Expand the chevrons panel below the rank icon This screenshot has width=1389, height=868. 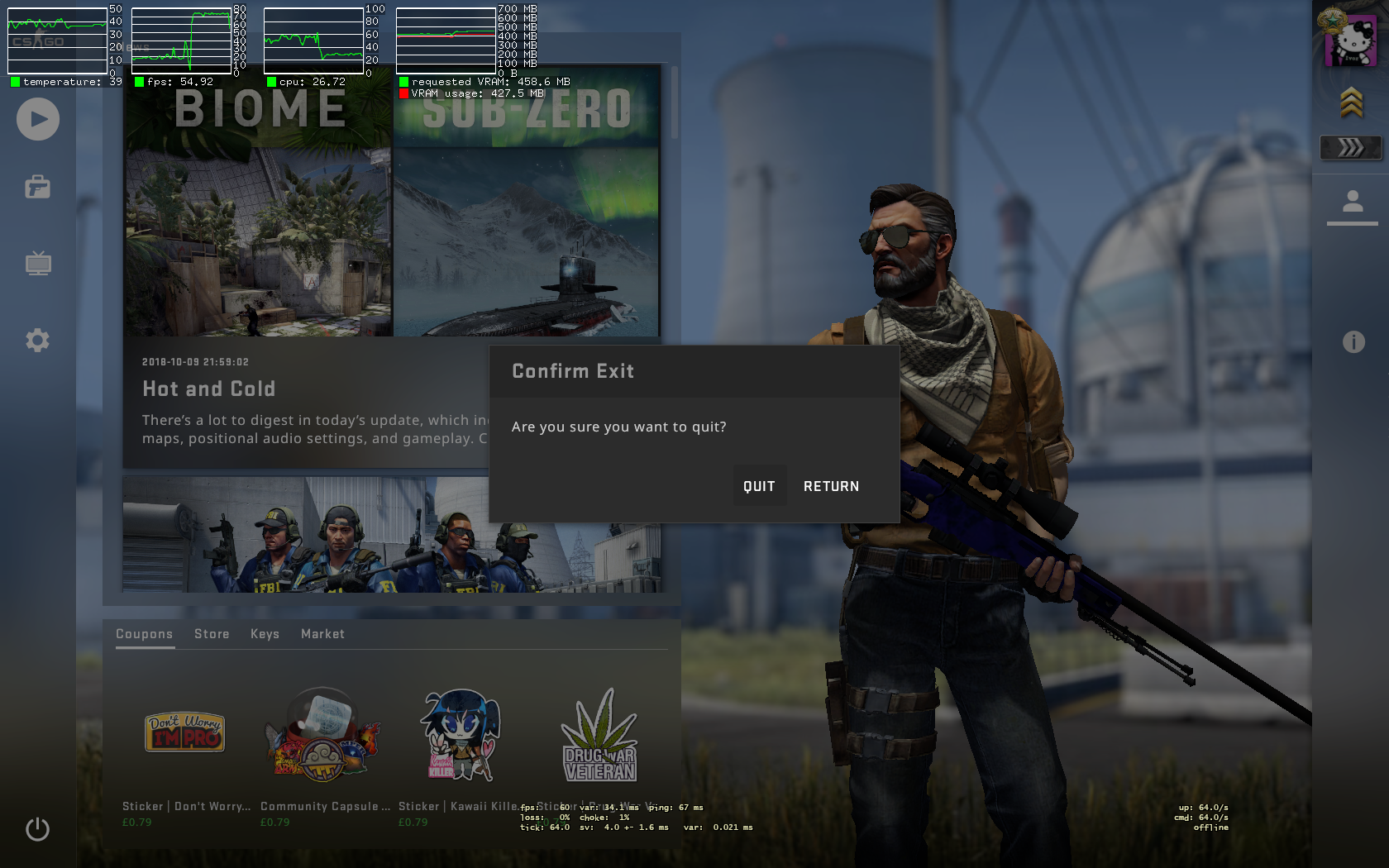[1351, 148]
